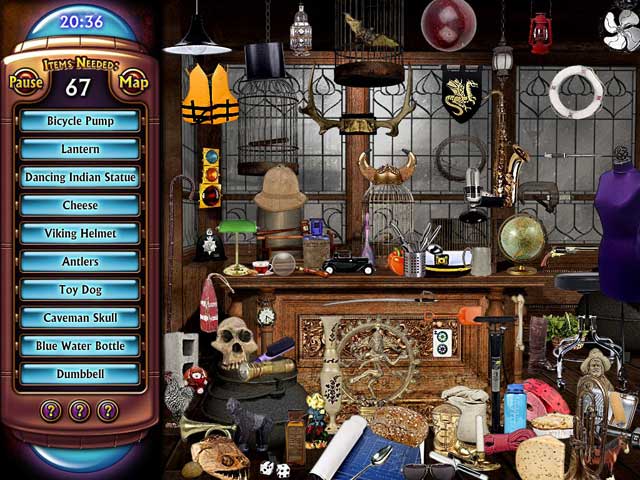Click the Caveman Skull list entry
The width and height of the screenshot is (640, 480).
click(80, 318)
